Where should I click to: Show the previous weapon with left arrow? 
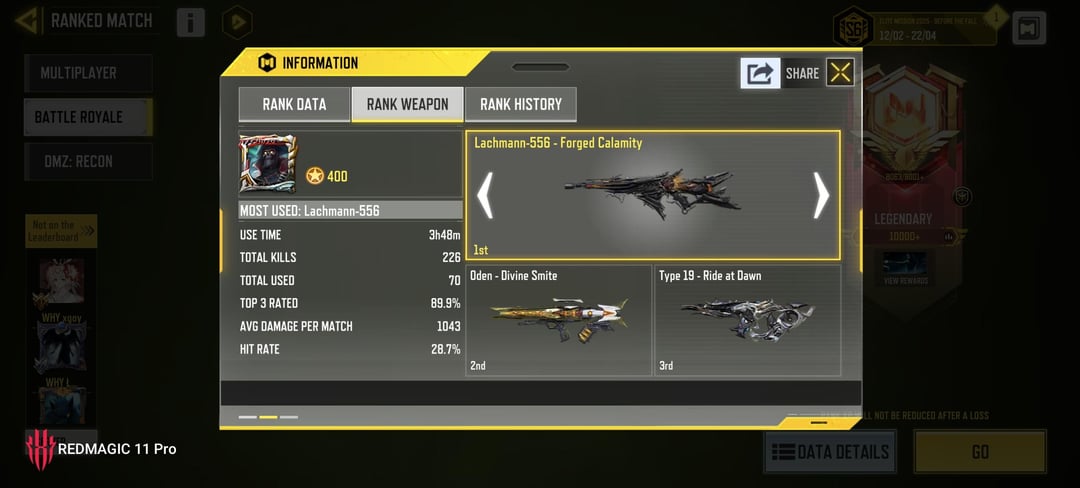click(x=485, y=195)
